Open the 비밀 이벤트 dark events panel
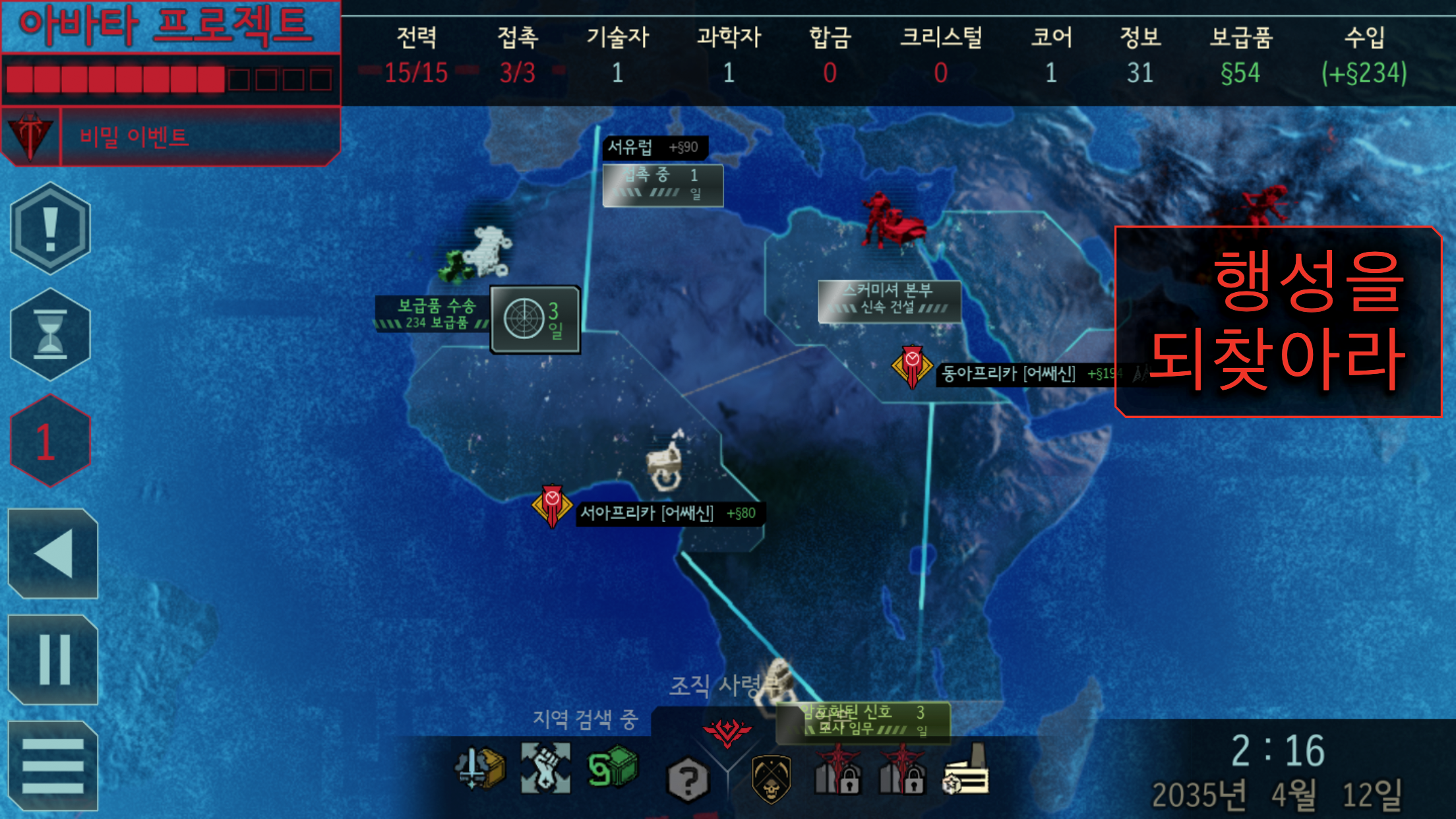This screenshot has width=1456, height=819. pos(170,137)
